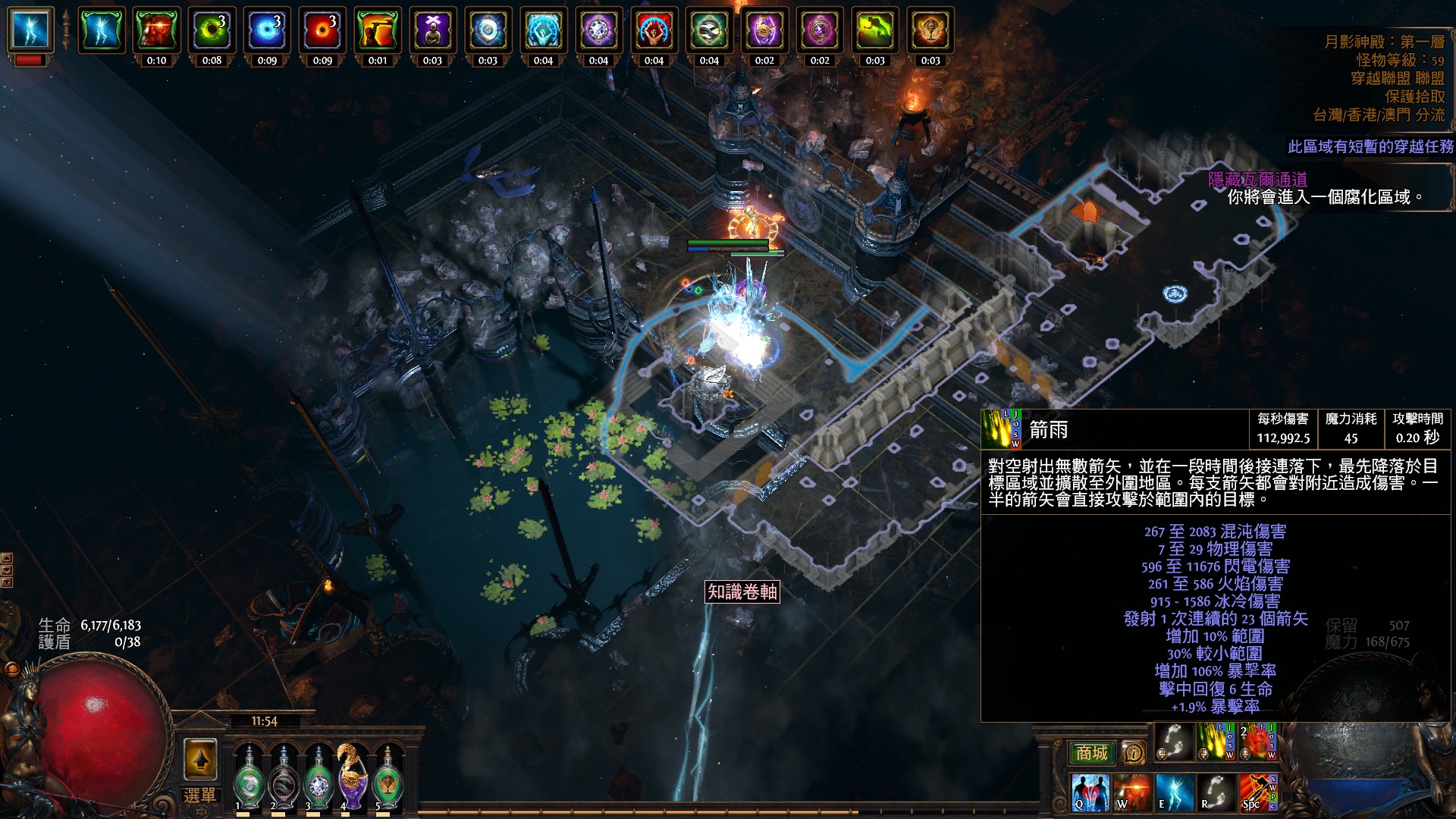Use the grey flask in slot 2
This screenshot has width=1456, height=819.
click(x=284, y=777)
